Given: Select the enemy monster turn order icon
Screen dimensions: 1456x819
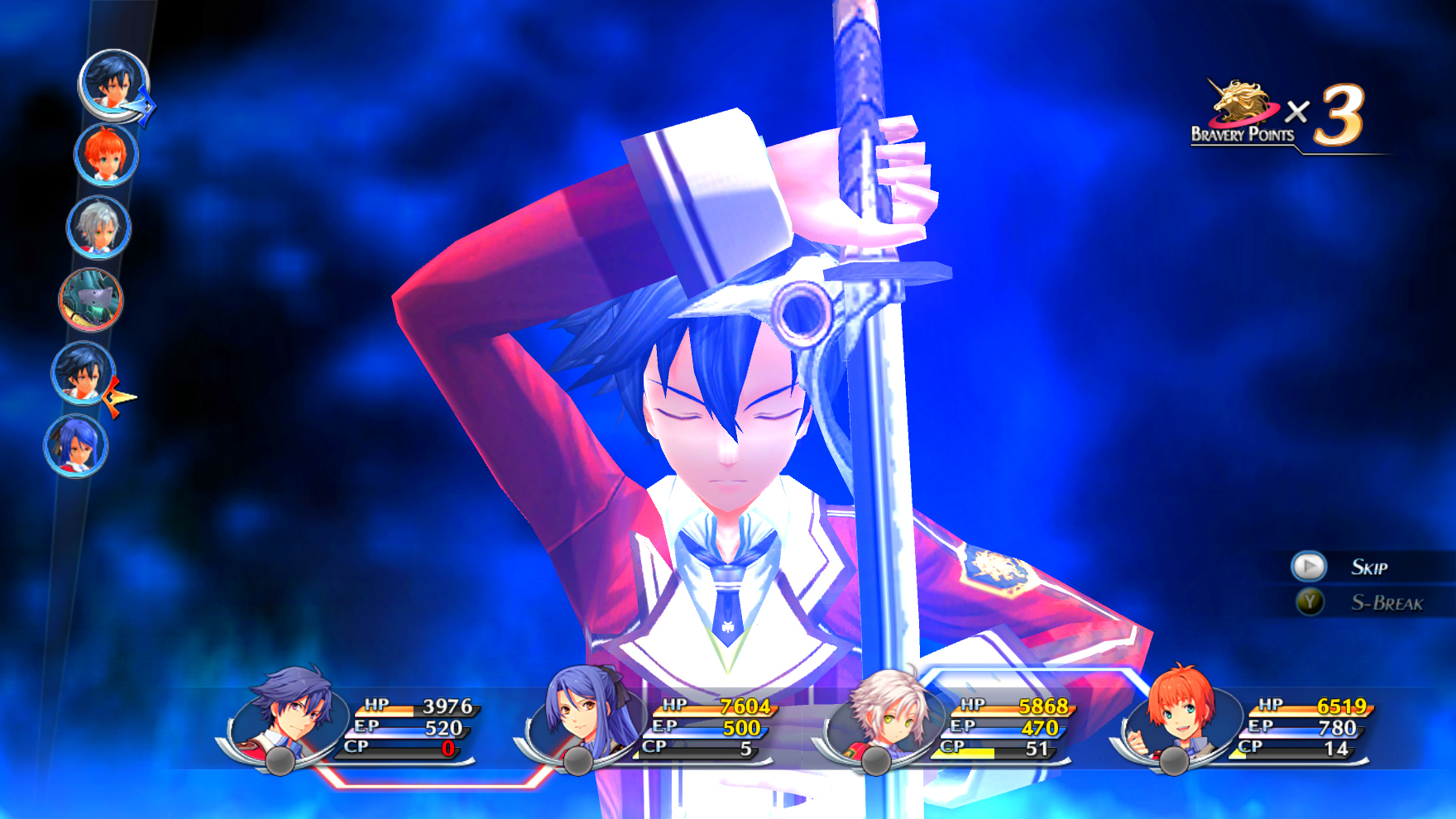Looking at the screenshot, I should [91, 299].
